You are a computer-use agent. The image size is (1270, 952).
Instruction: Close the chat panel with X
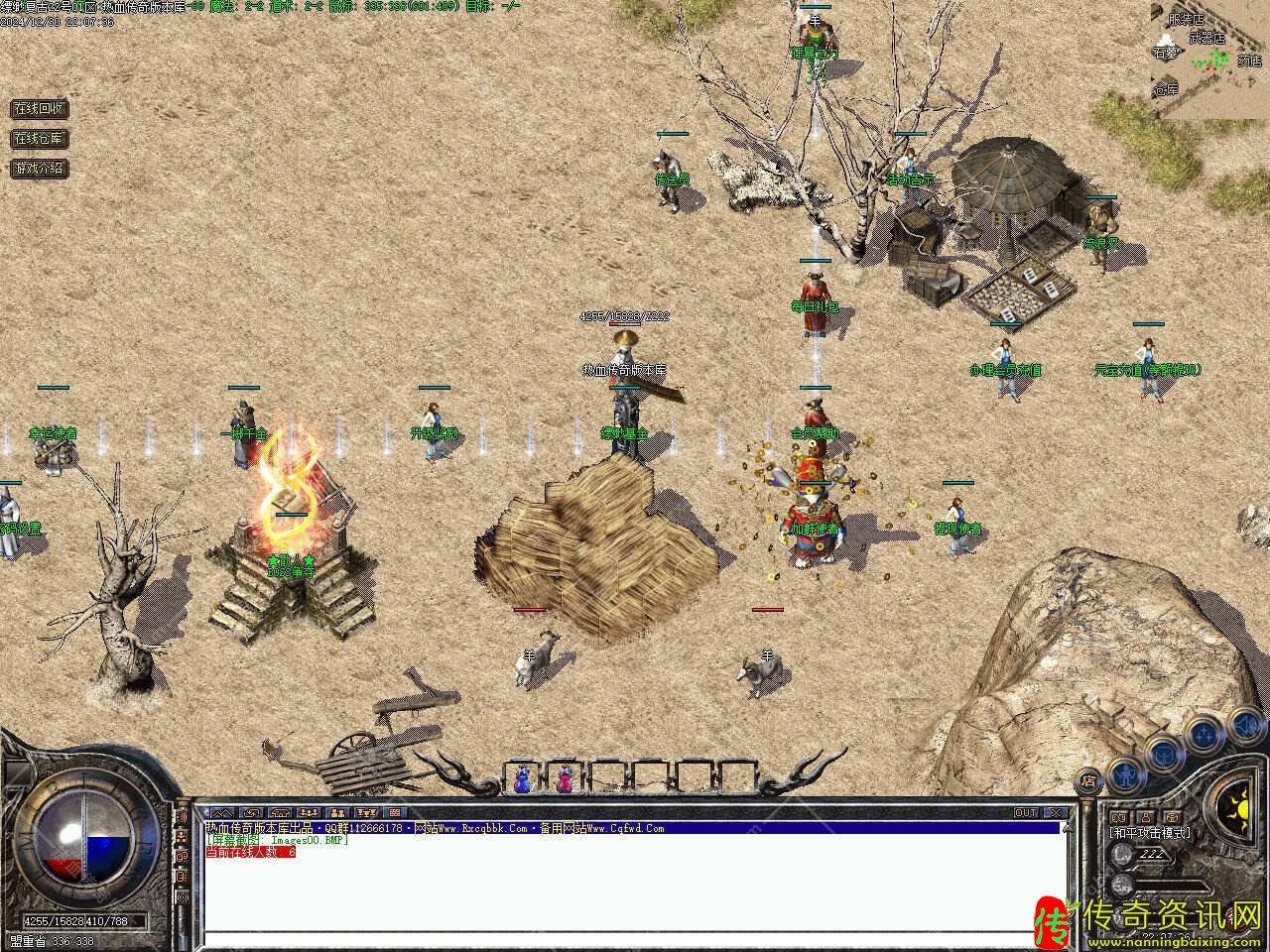tap(1057, 813)
